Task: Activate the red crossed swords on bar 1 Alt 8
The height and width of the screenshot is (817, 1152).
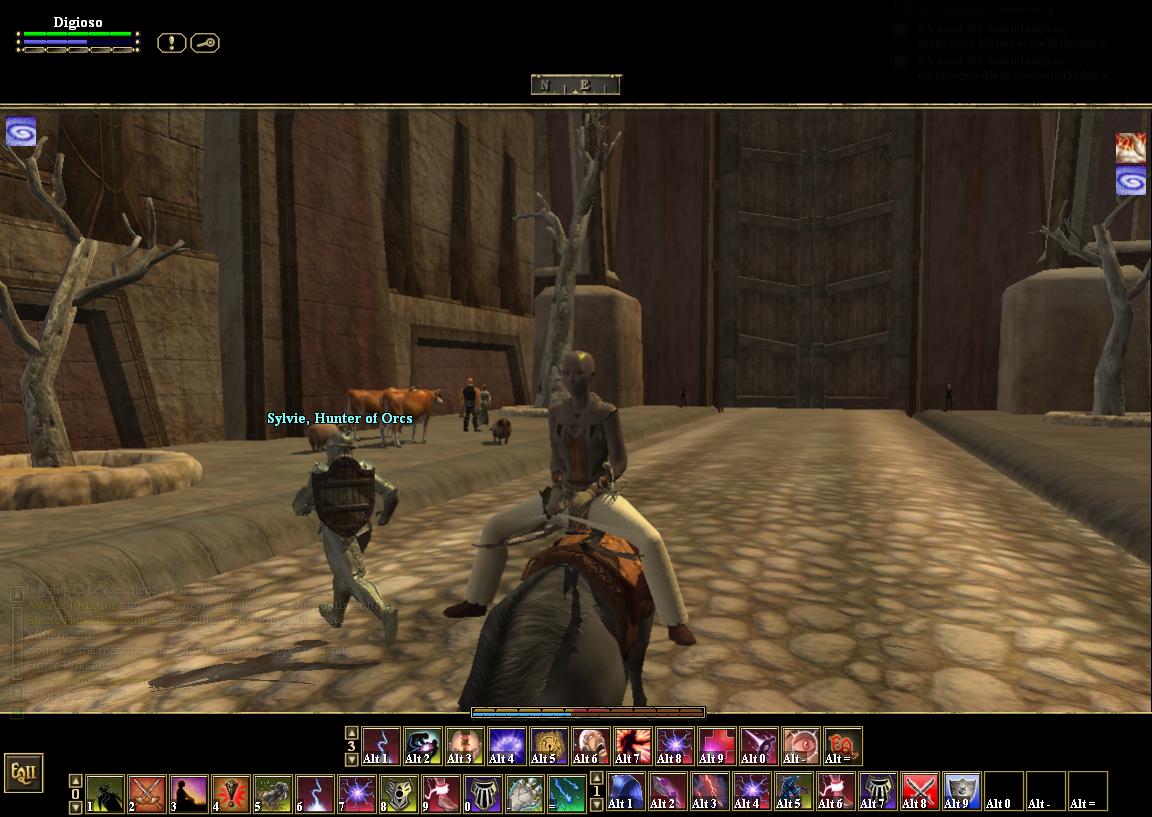Action: tap(920, 790)
